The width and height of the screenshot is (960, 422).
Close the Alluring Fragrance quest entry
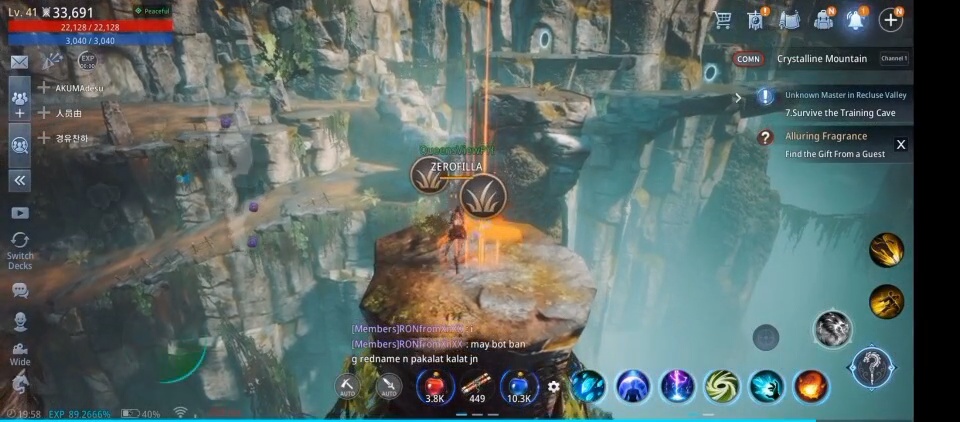point(900,145)
